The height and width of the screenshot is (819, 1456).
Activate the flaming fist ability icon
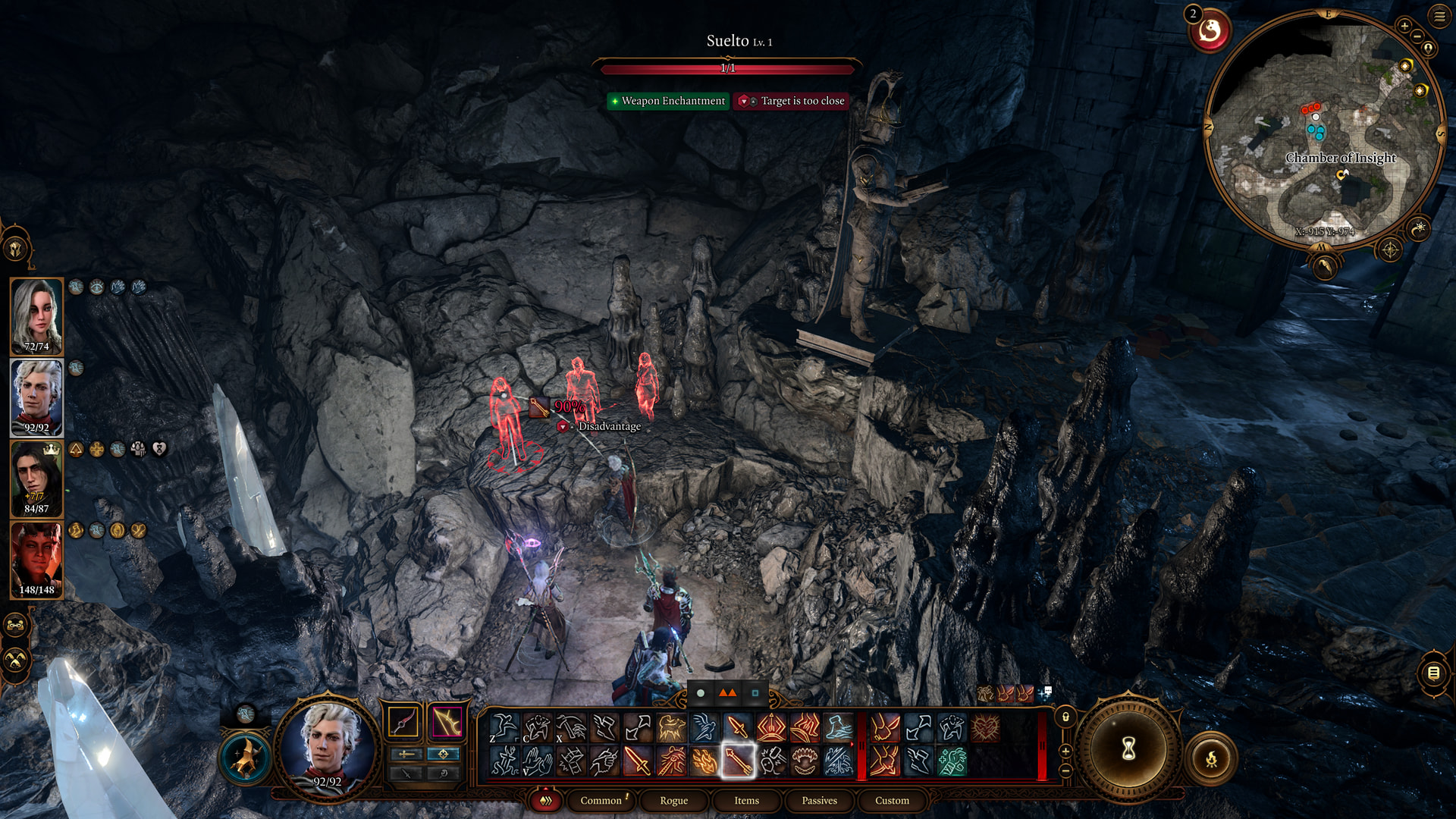pyautogui.click(x=704, y=761)
